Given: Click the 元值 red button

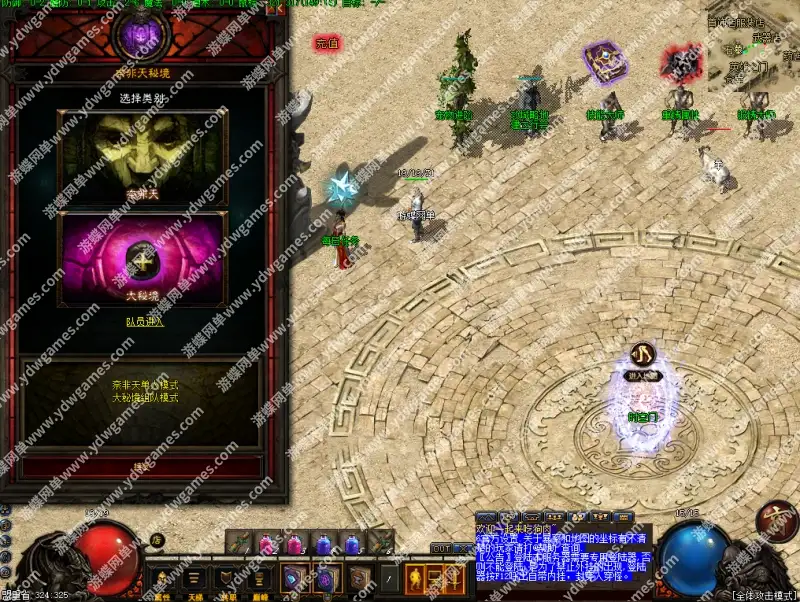Looking at the screenshot, I should click(327, 43).
